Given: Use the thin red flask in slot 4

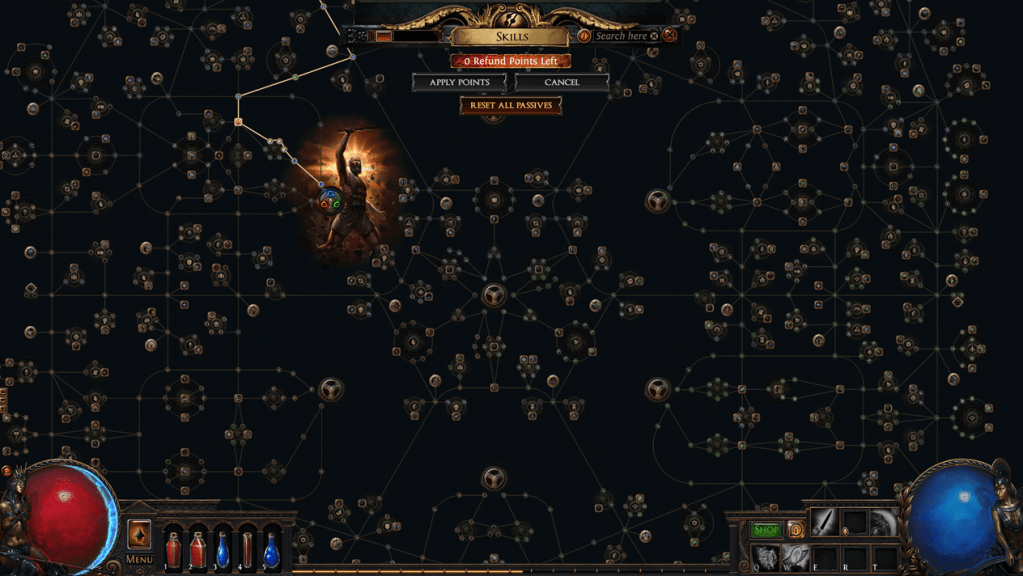Looking at the screenshot, I should point(247,548).
